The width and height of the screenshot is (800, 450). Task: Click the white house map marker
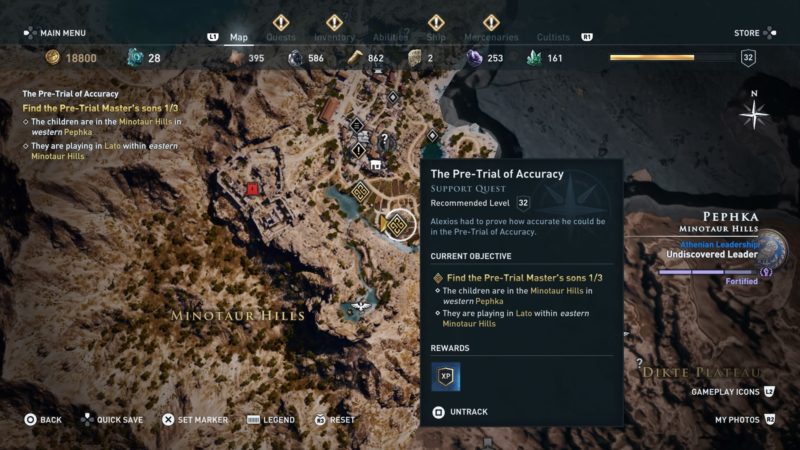(376, 165)
